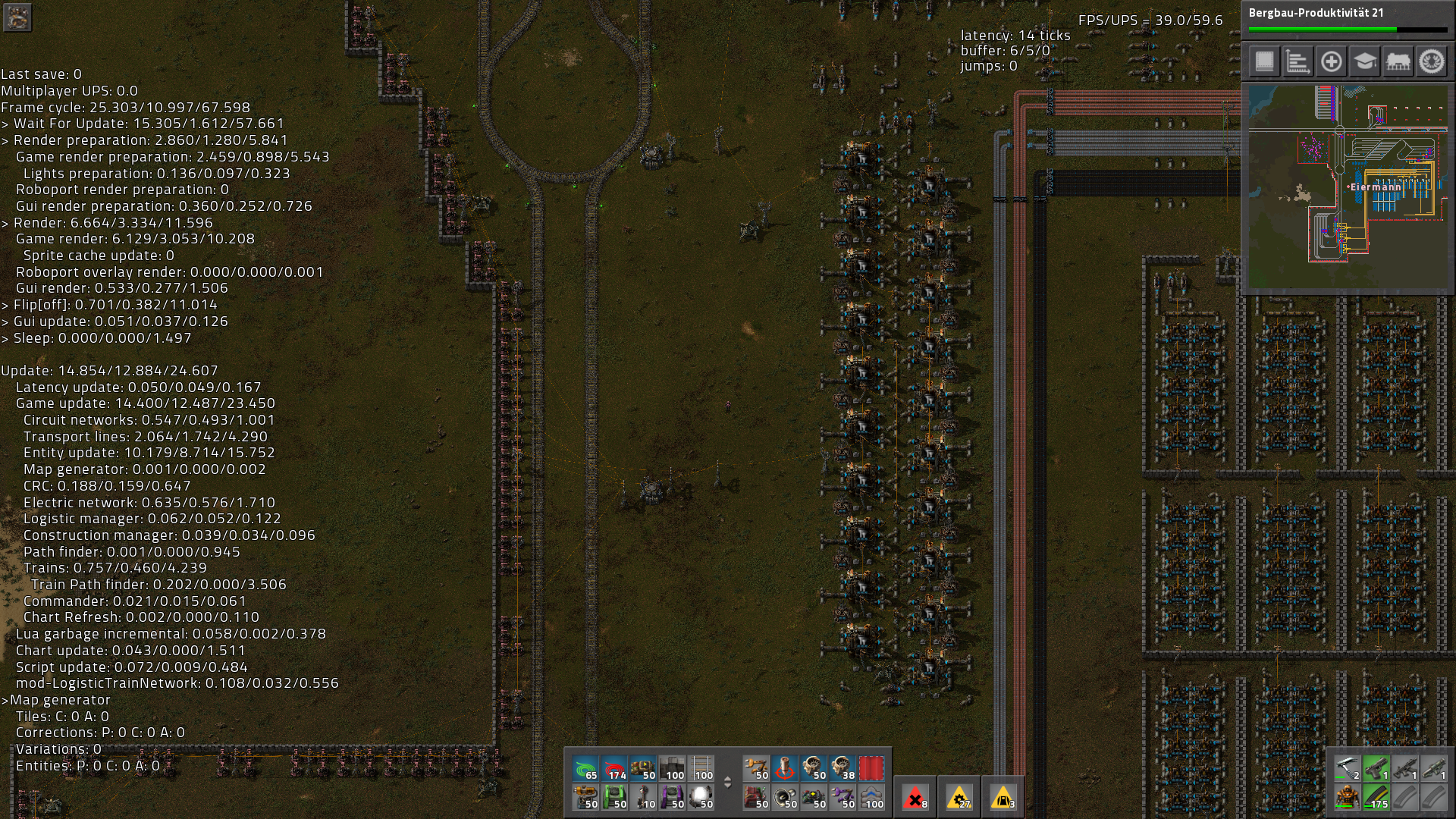Open the production statistics graph button
1456x819 pixels.
coord(1298,61)
